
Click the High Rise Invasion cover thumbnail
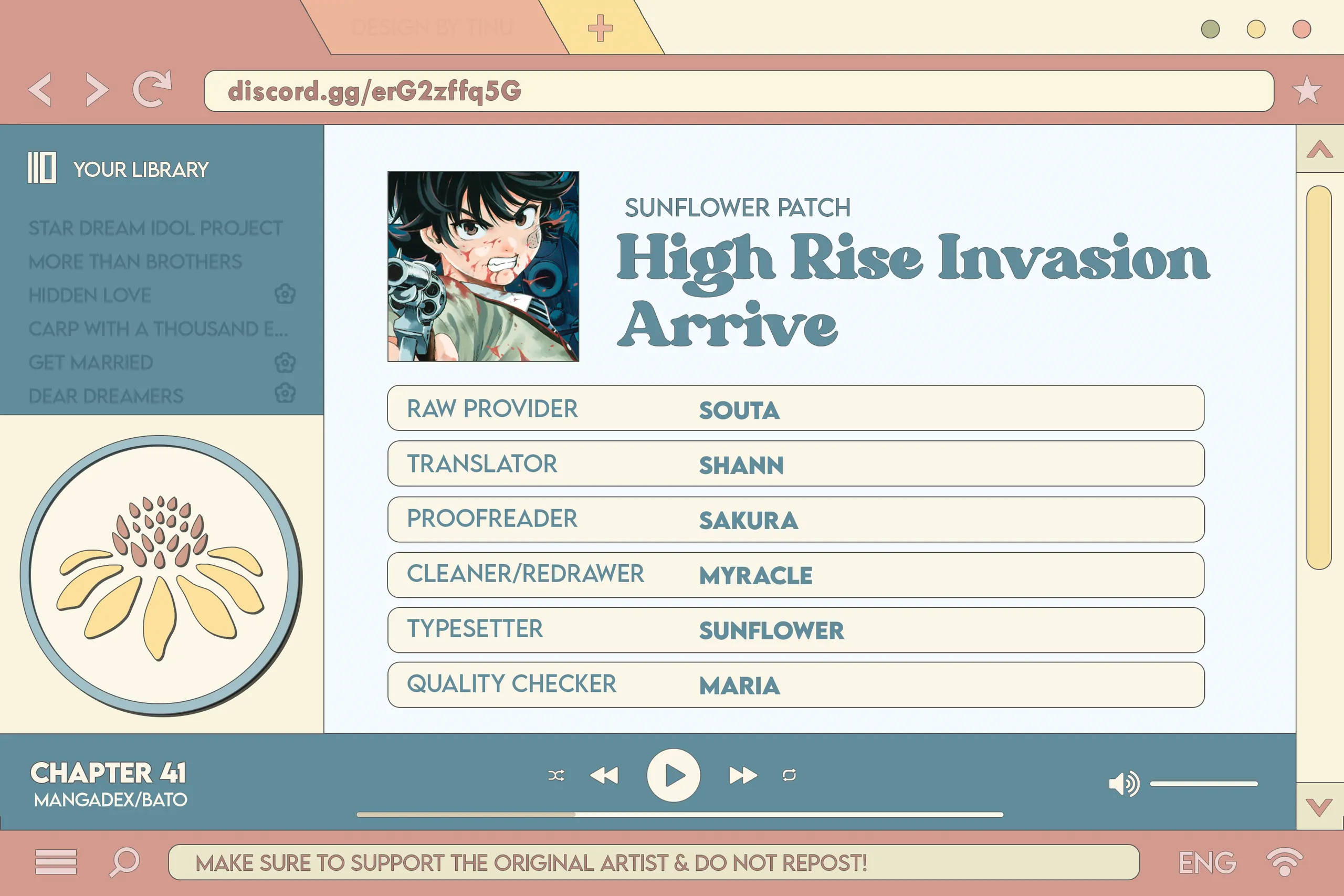tap(483, 266)
